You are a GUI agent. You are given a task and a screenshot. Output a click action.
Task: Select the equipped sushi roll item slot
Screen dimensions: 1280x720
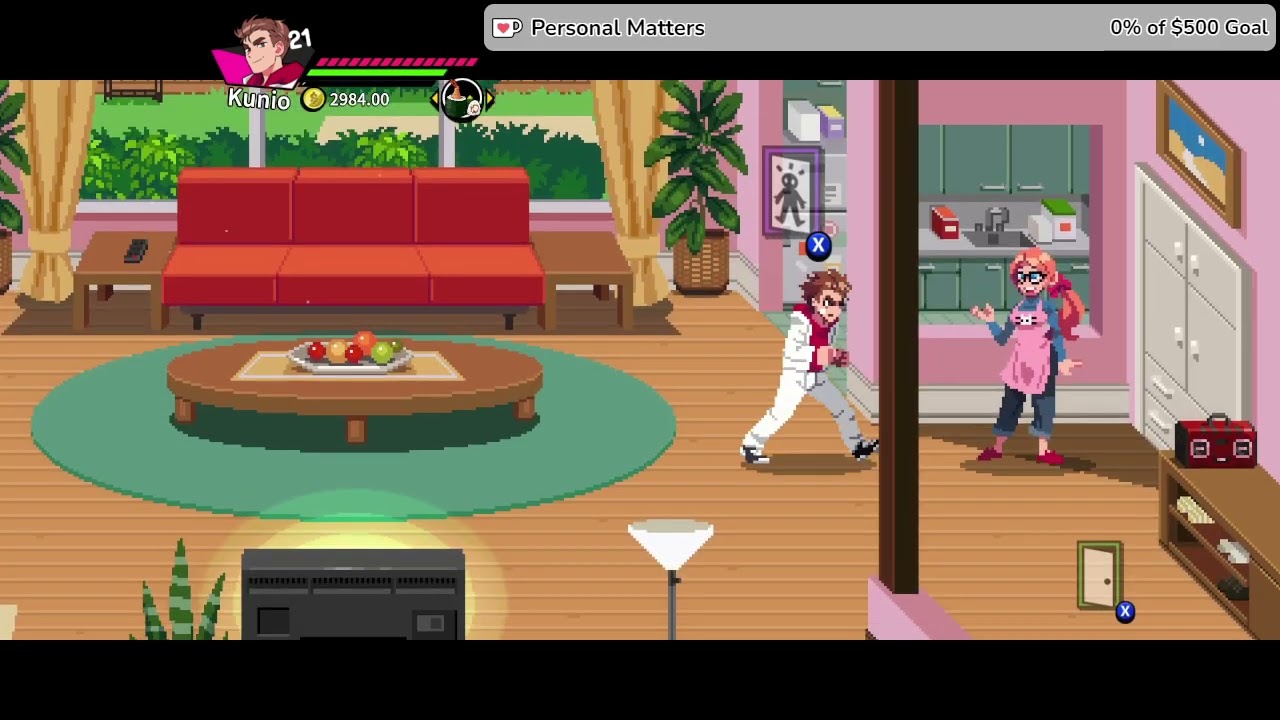coord(462,99)
